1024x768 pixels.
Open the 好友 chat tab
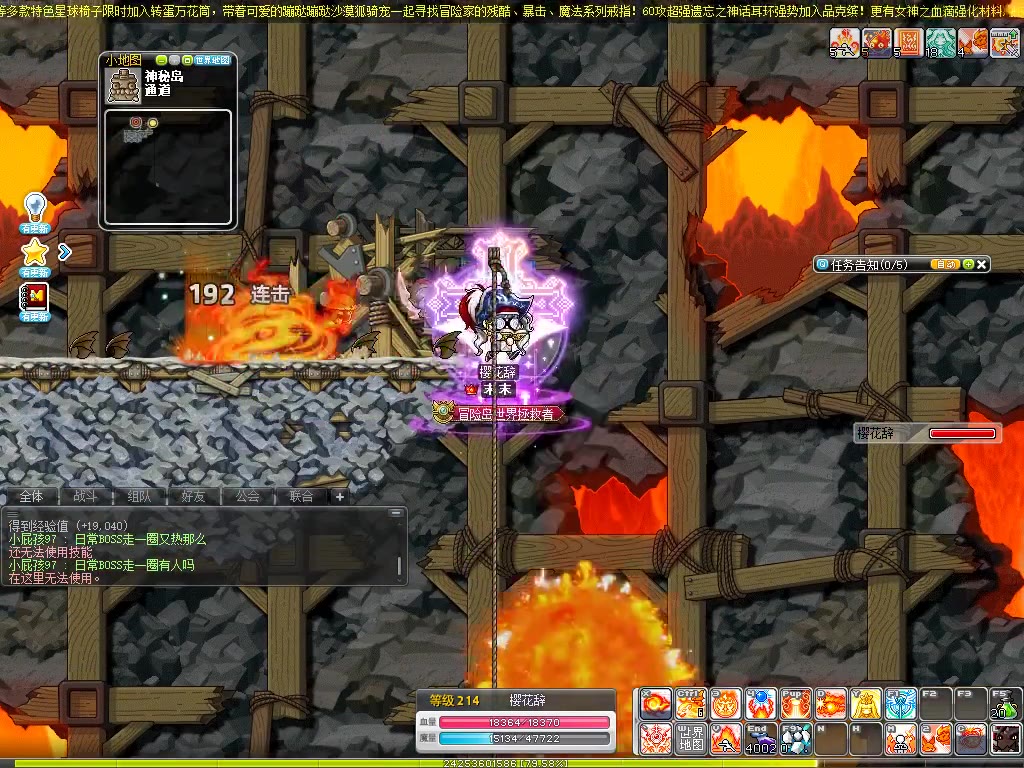[193, 496]
